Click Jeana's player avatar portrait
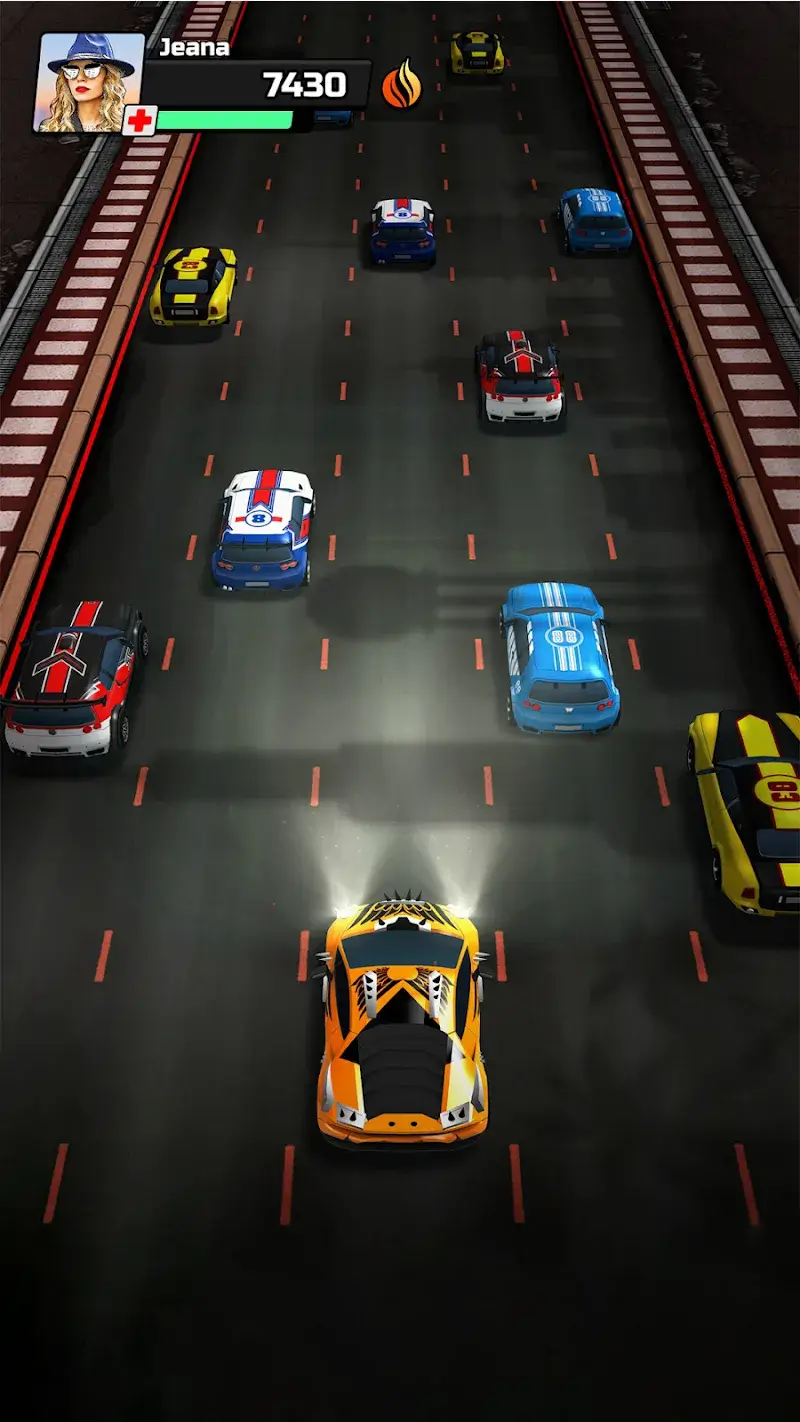Image resolution: width=800 pixels, height=1422 pixels. pos(90,83)
